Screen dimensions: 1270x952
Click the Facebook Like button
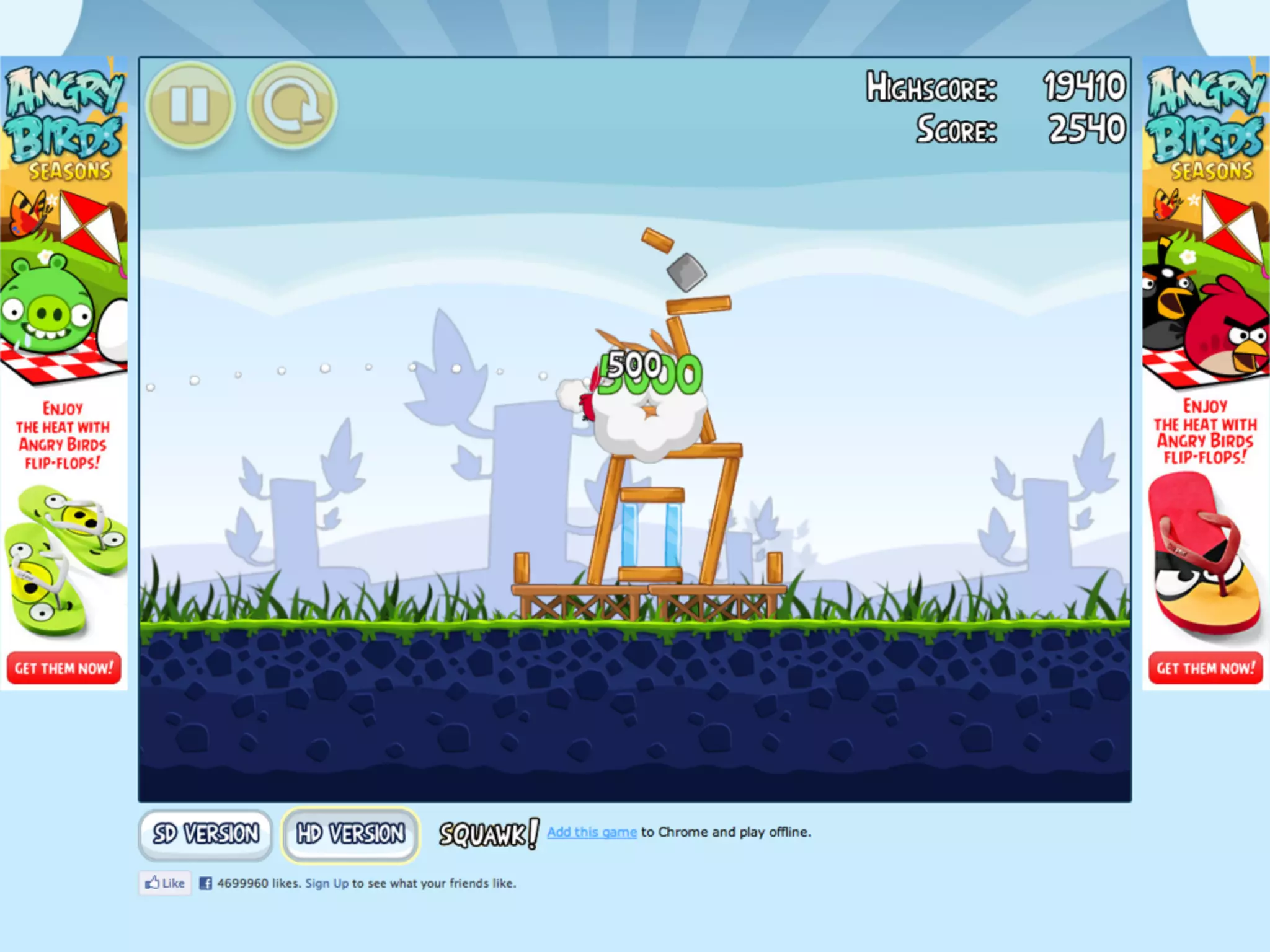point(165,883)
